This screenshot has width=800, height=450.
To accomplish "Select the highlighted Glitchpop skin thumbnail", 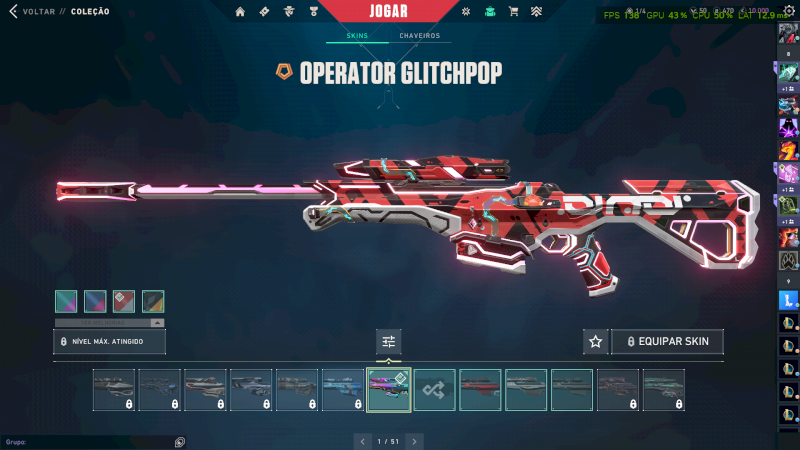I will (x=389, y=390).
